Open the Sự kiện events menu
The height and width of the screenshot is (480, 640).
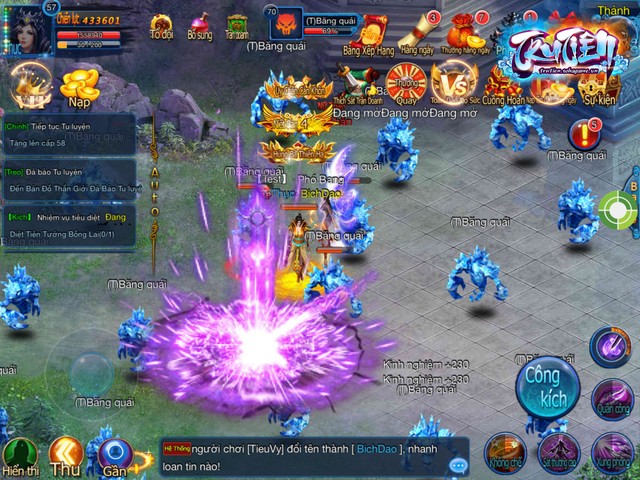tap(599, 88)
